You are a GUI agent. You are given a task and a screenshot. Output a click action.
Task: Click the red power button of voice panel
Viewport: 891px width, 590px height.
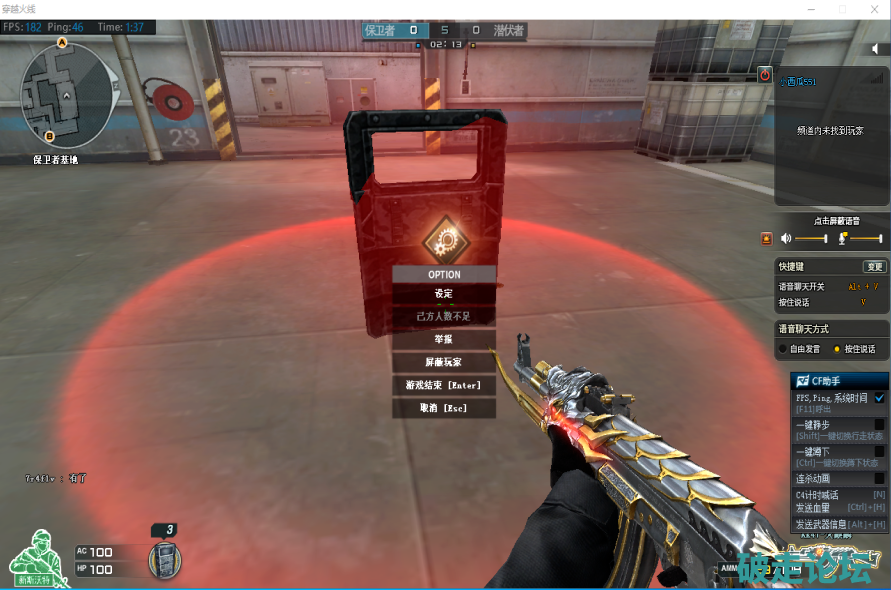tap(765, 74)
